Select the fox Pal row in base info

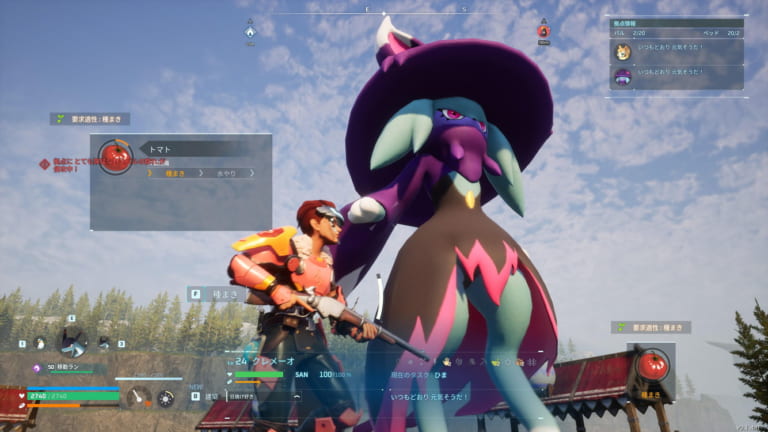coord(677,52)
